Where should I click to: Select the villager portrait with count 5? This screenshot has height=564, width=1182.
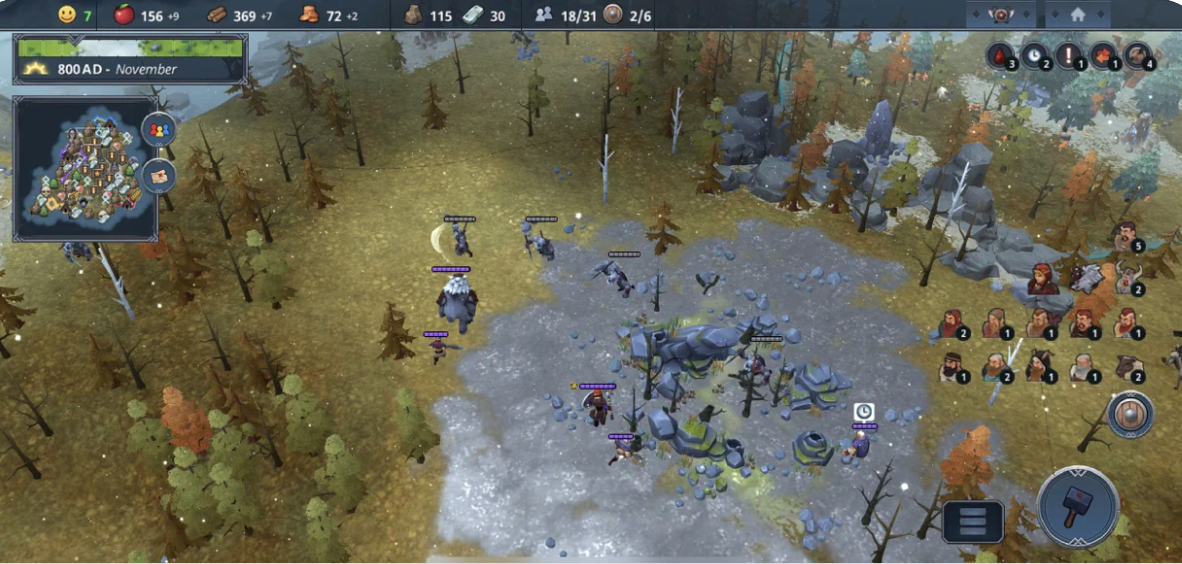tap(1126, 237)
